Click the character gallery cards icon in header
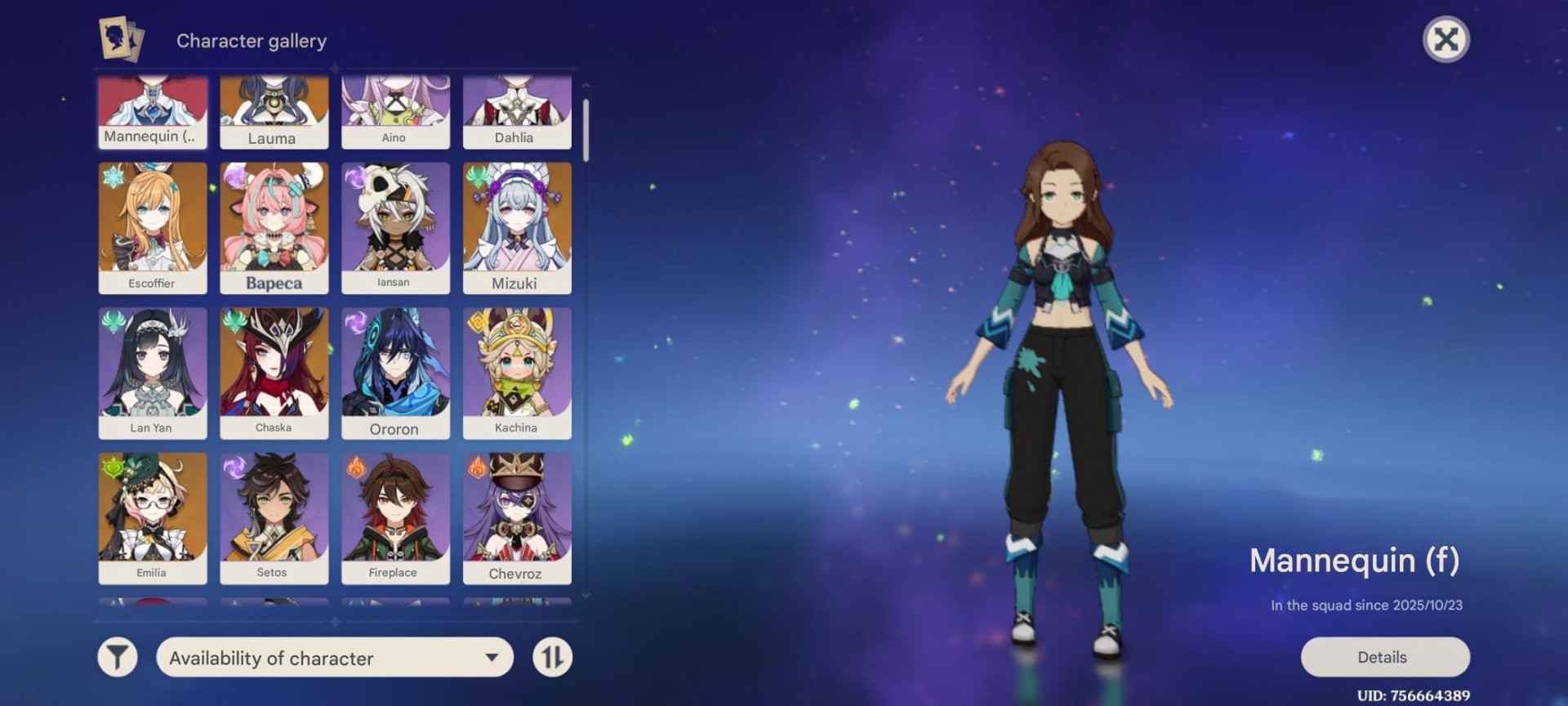1568x706 pixels. click(x=119, y=39)
